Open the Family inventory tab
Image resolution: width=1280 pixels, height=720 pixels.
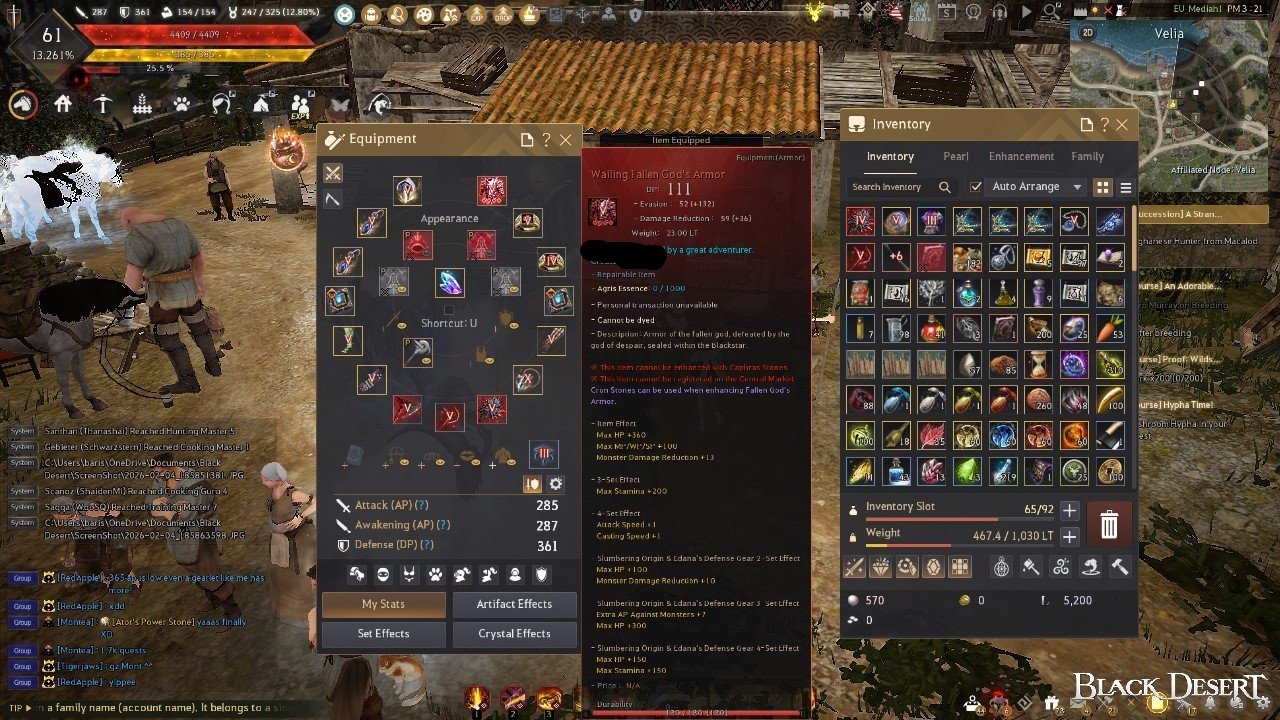[1087, 157]
